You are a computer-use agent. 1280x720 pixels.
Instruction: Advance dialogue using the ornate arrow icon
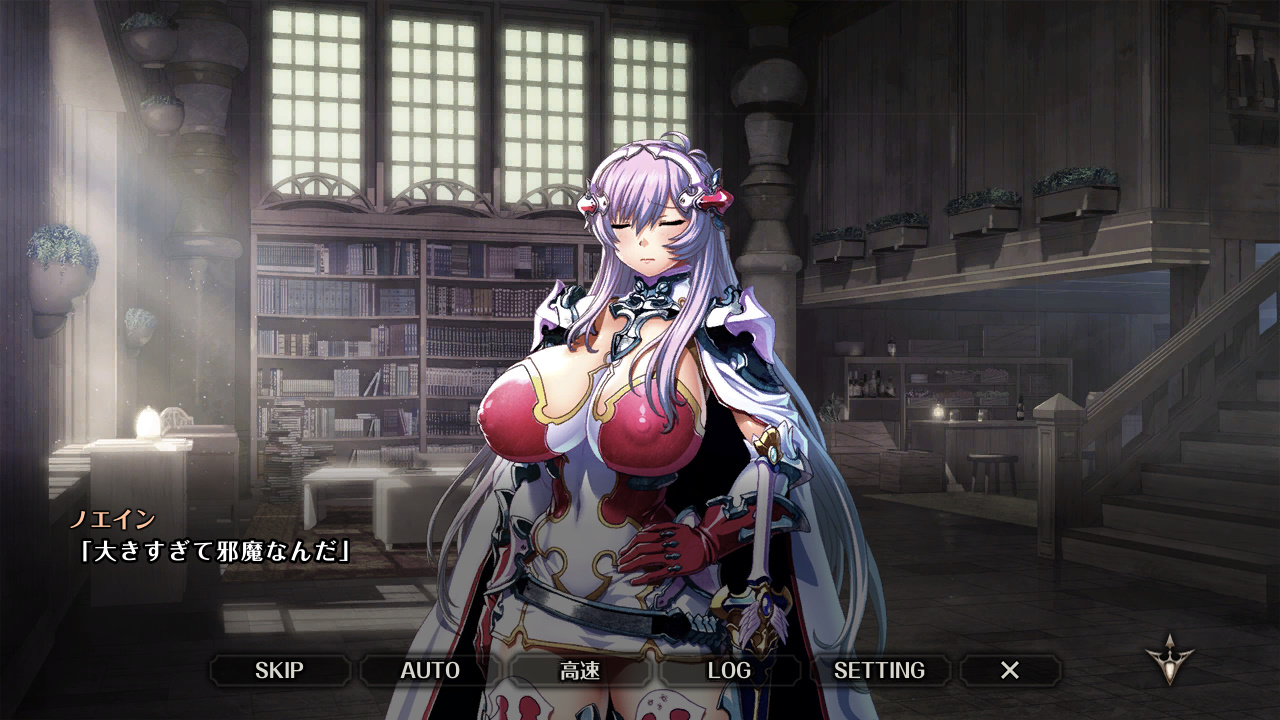coord(1170,660)
